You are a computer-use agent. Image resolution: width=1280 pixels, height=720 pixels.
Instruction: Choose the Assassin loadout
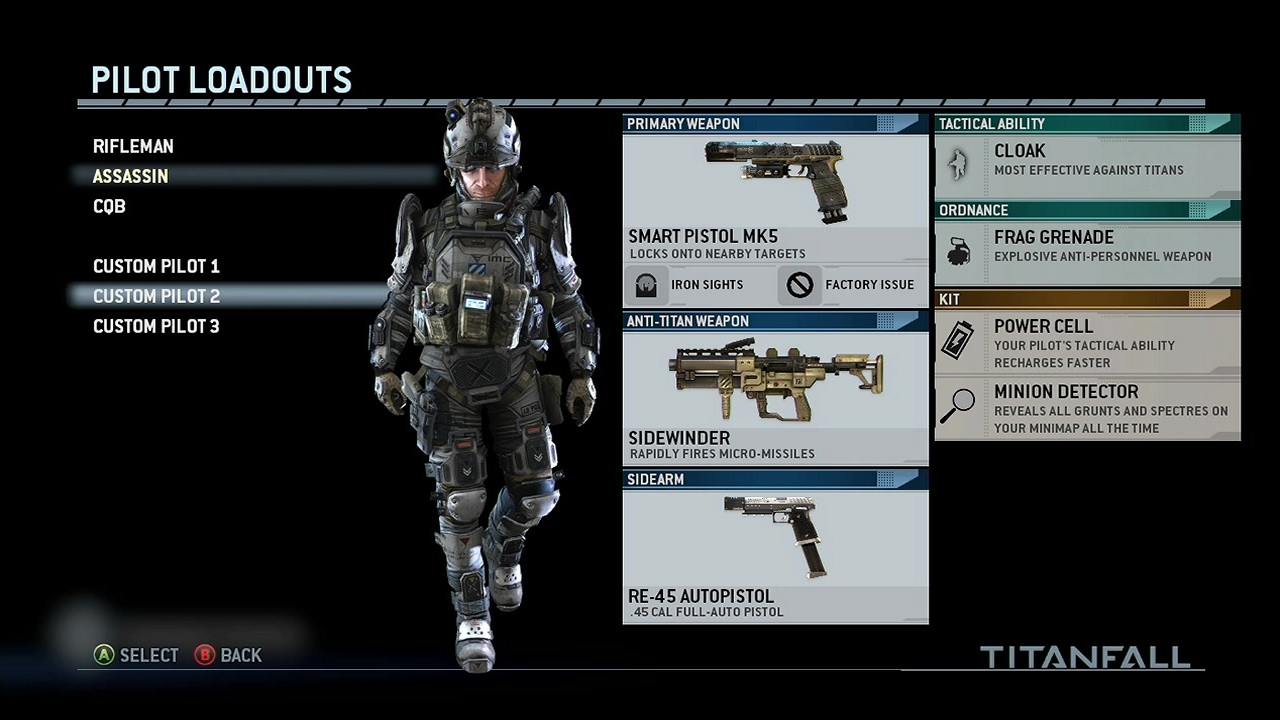(x=131, y=177)
